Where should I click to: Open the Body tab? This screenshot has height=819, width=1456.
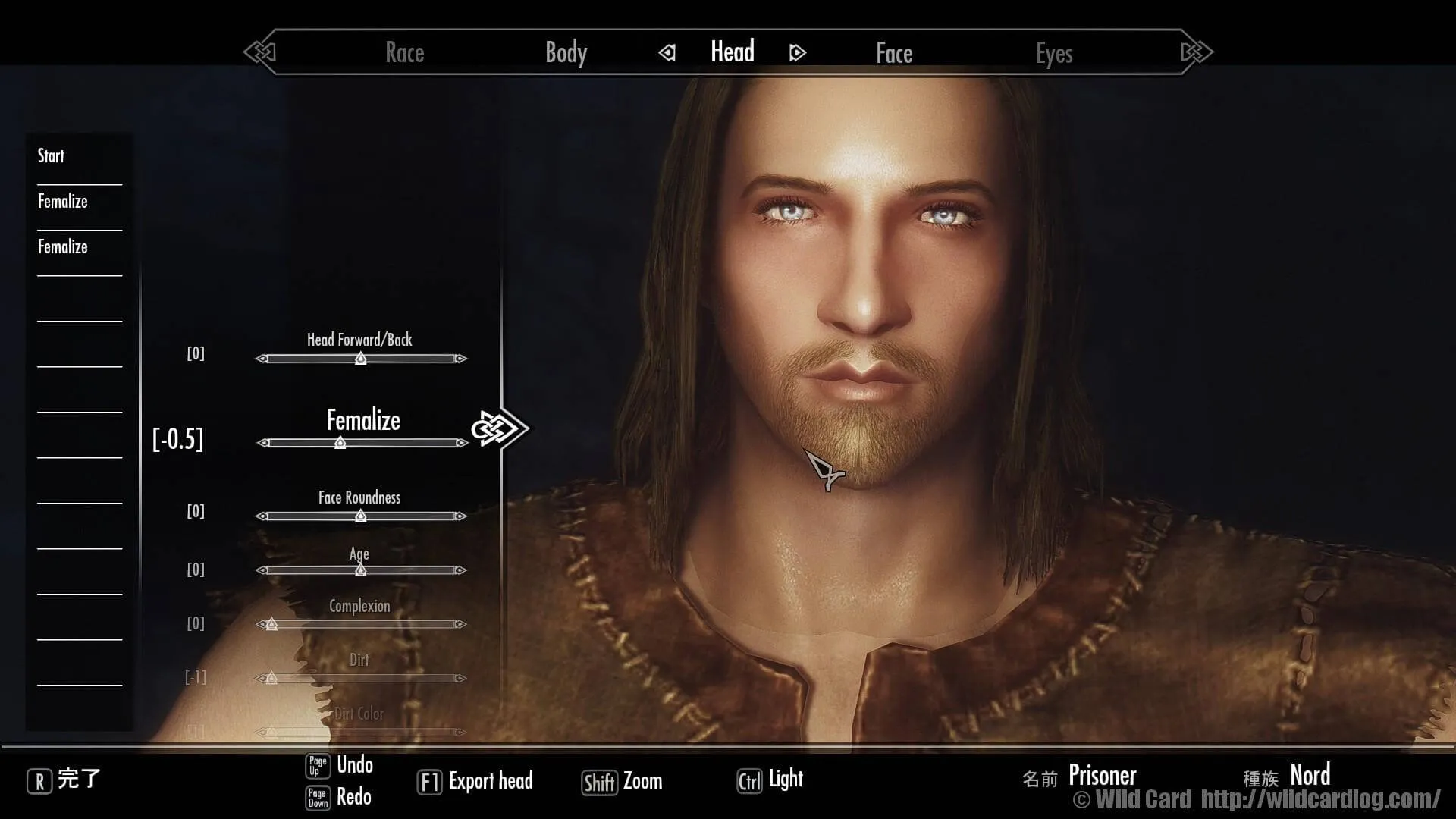pos(566,52)
